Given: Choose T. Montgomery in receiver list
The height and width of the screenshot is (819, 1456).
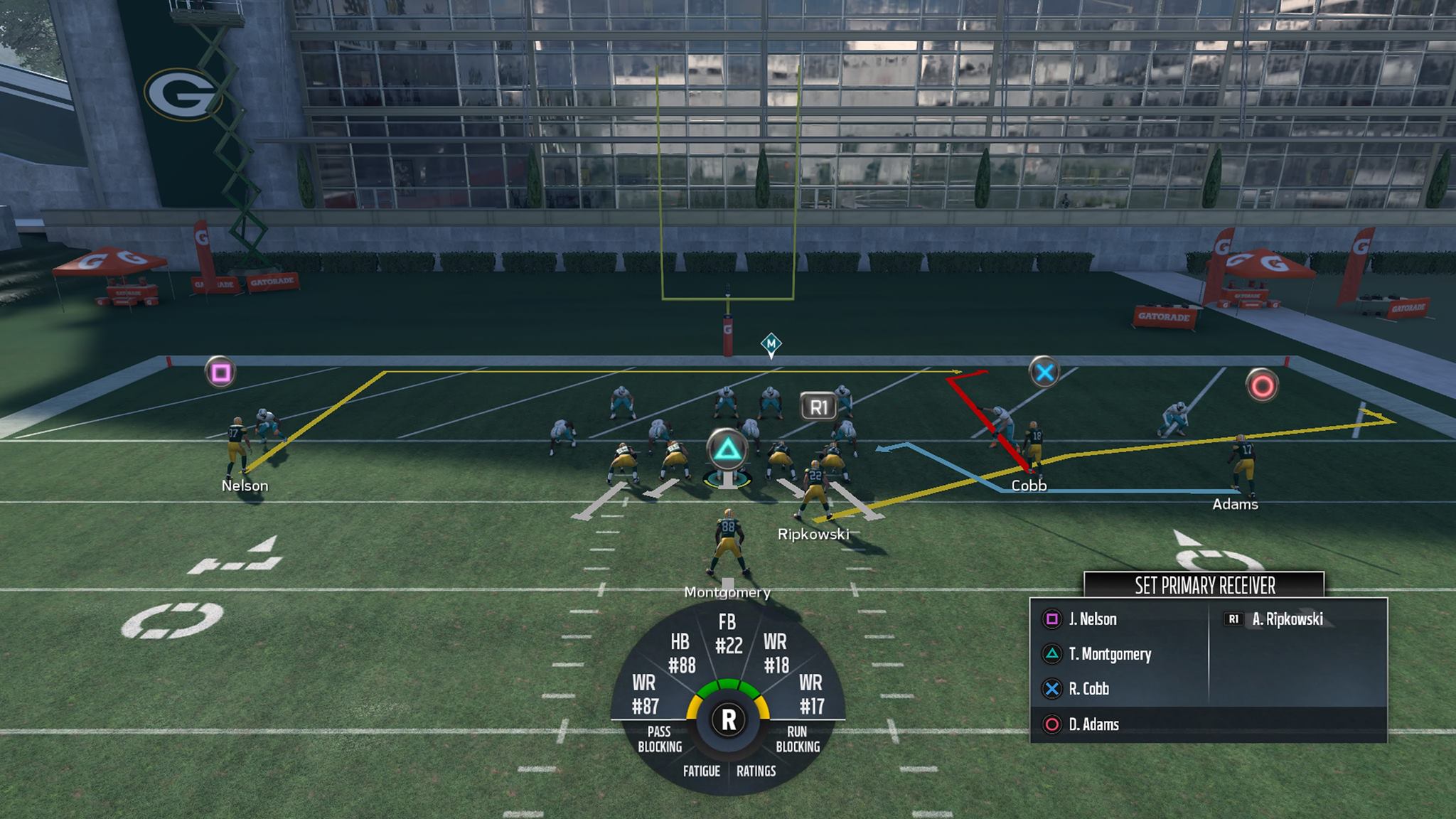Looking at the screenshot, I should [1108, 654].
